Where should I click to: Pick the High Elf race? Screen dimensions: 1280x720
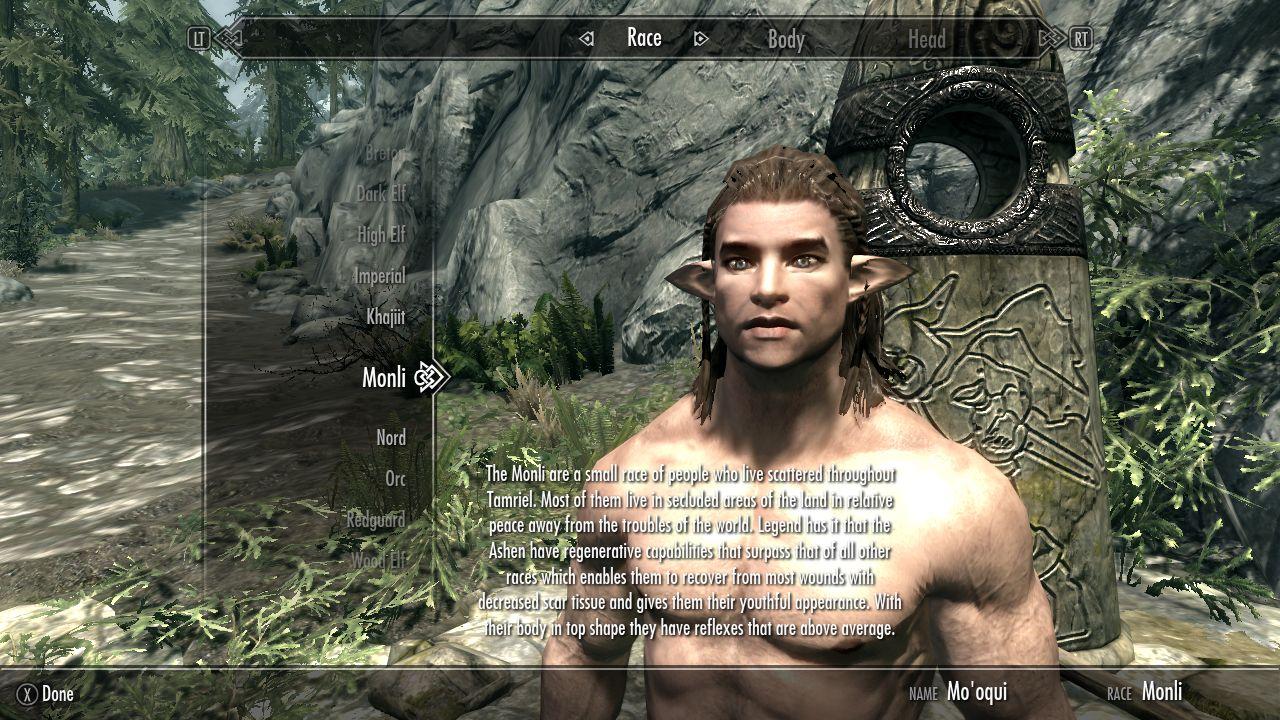tap(382, 235)
